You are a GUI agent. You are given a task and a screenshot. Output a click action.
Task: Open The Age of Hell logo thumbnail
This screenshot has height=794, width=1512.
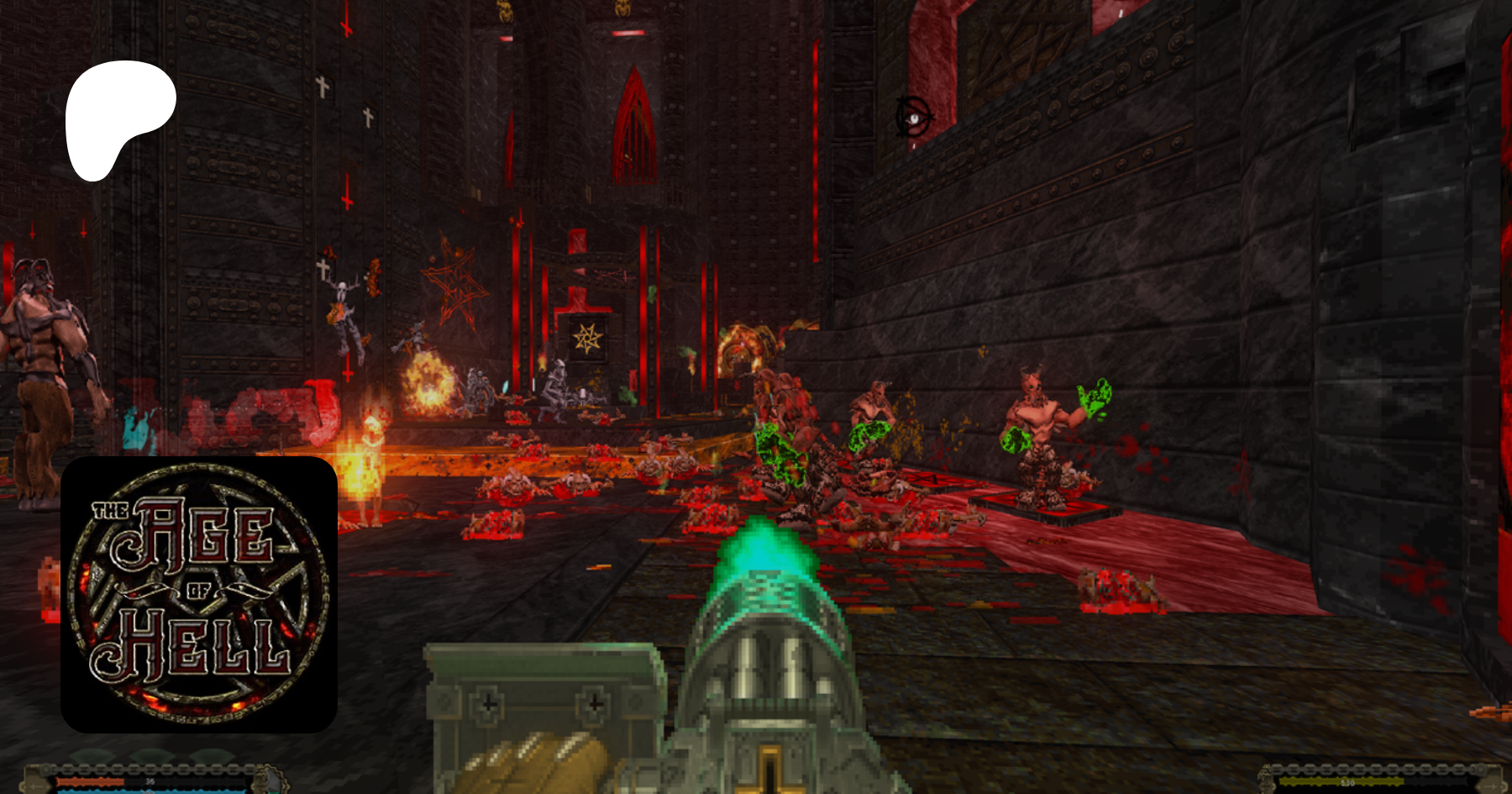tap(199, 594)
